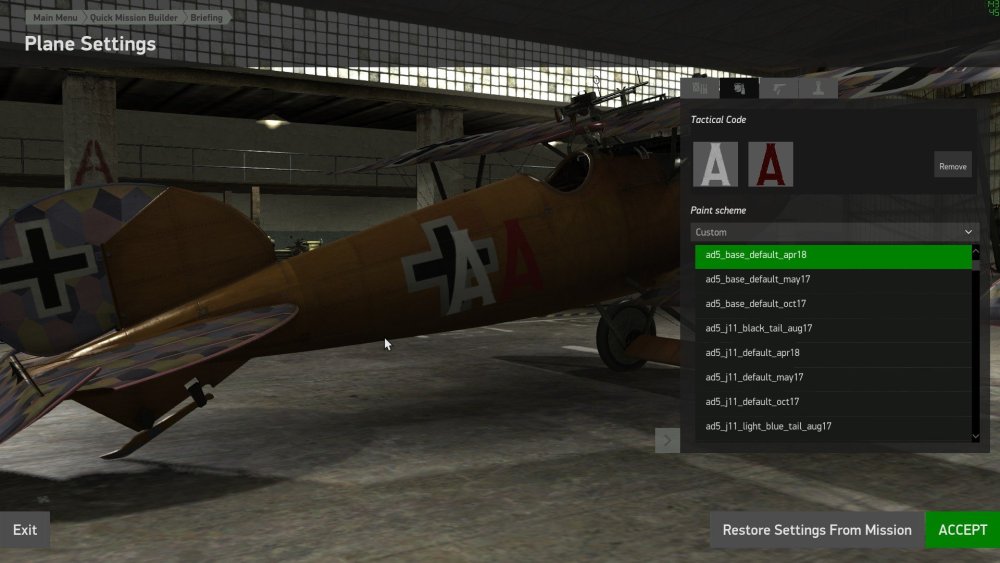
Task: Open the first settings tab on the left
Action: click(700, 88)
